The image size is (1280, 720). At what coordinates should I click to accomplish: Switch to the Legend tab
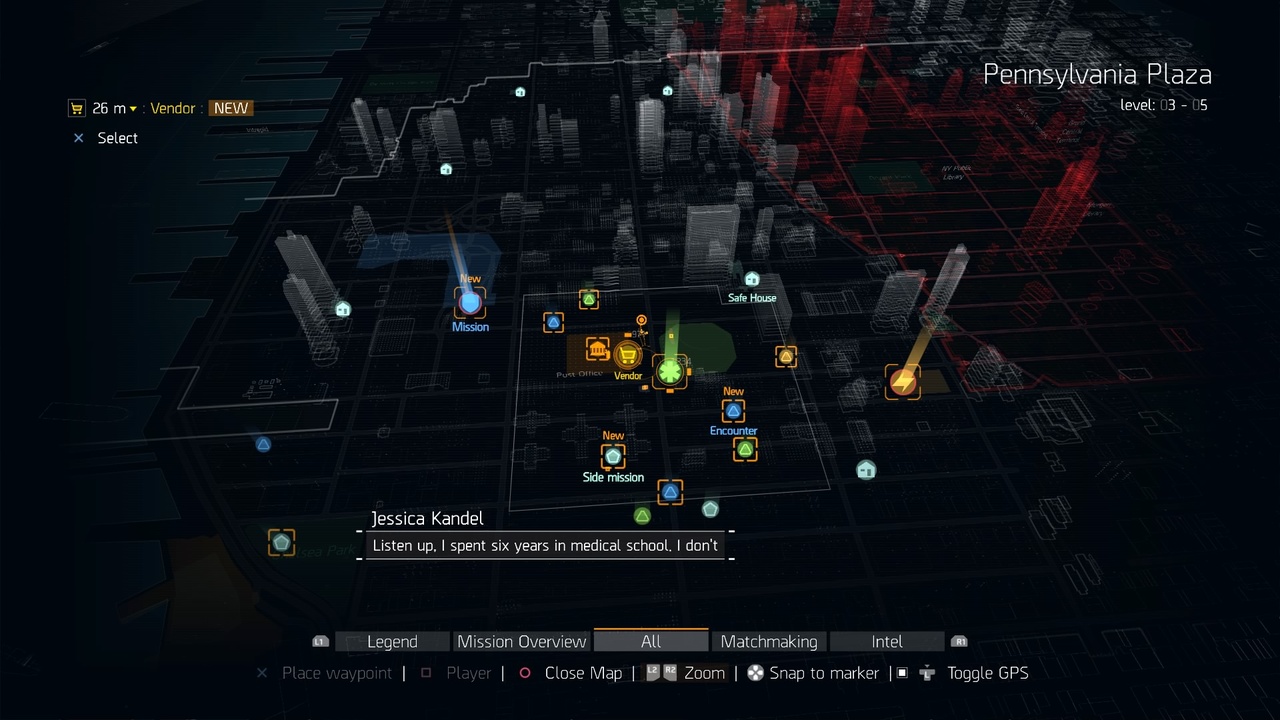[392, 642]
